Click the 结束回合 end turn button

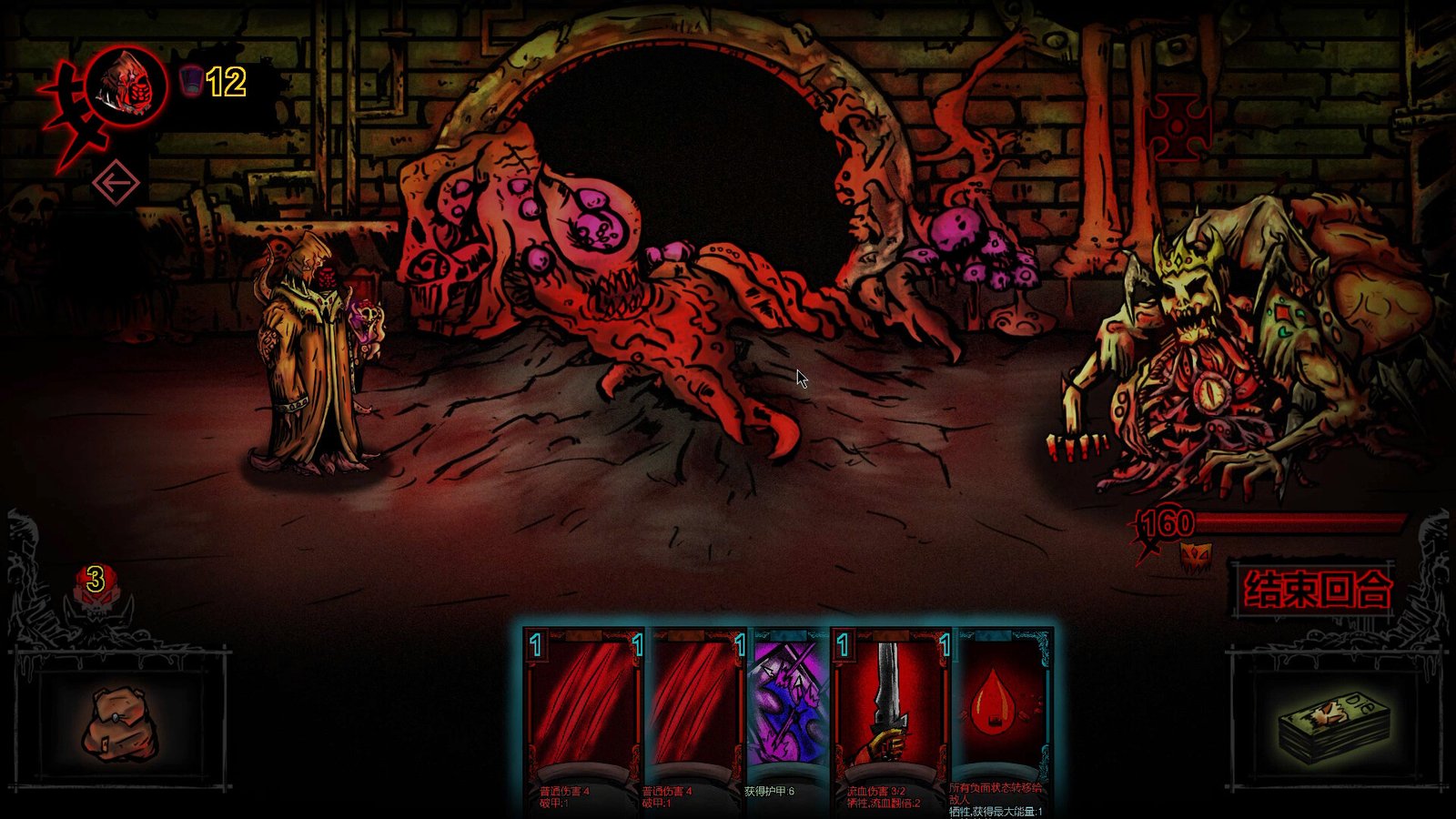(x=1316, y=590)
